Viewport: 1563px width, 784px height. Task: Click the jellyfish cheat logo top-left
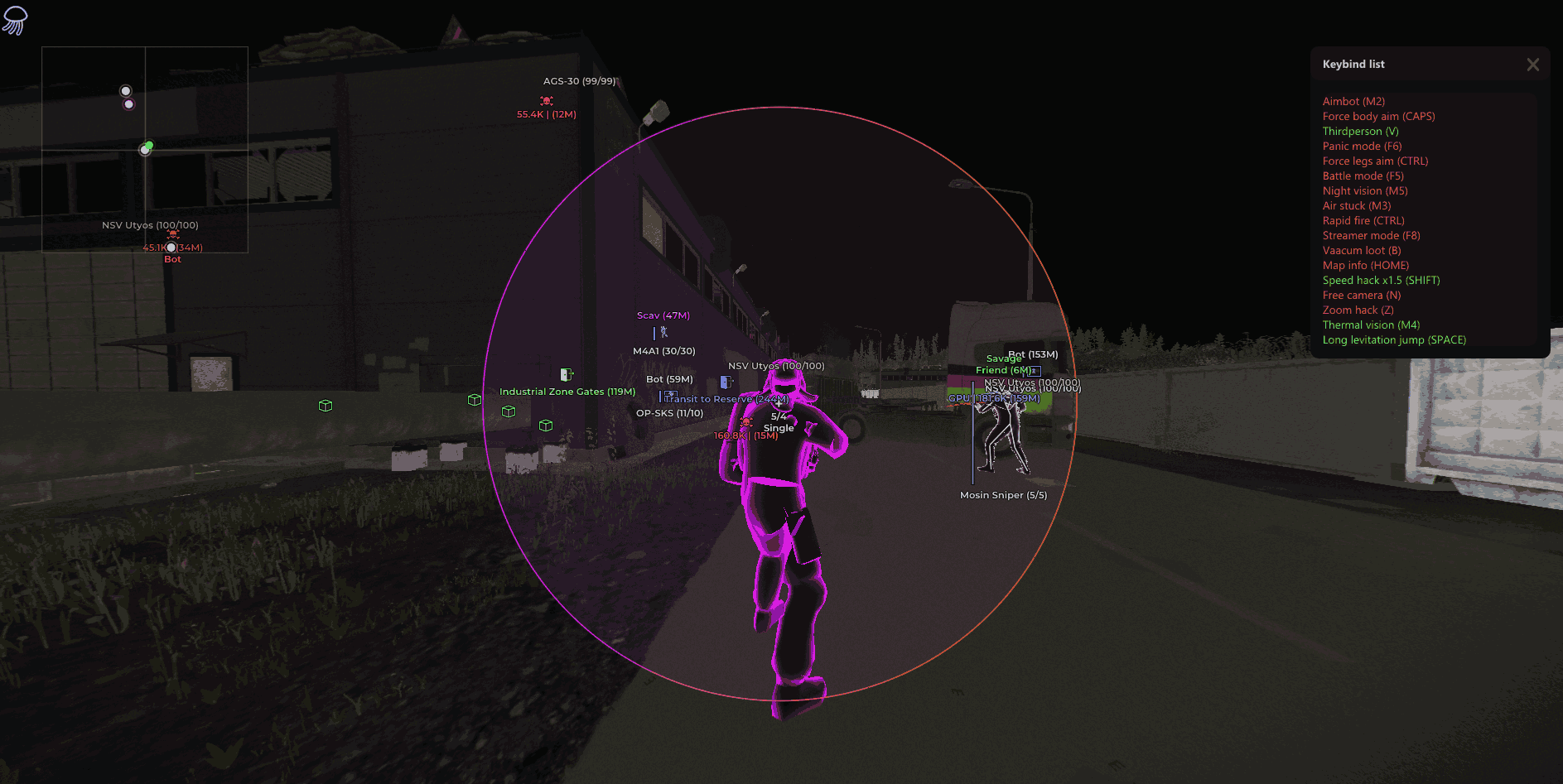14,19
